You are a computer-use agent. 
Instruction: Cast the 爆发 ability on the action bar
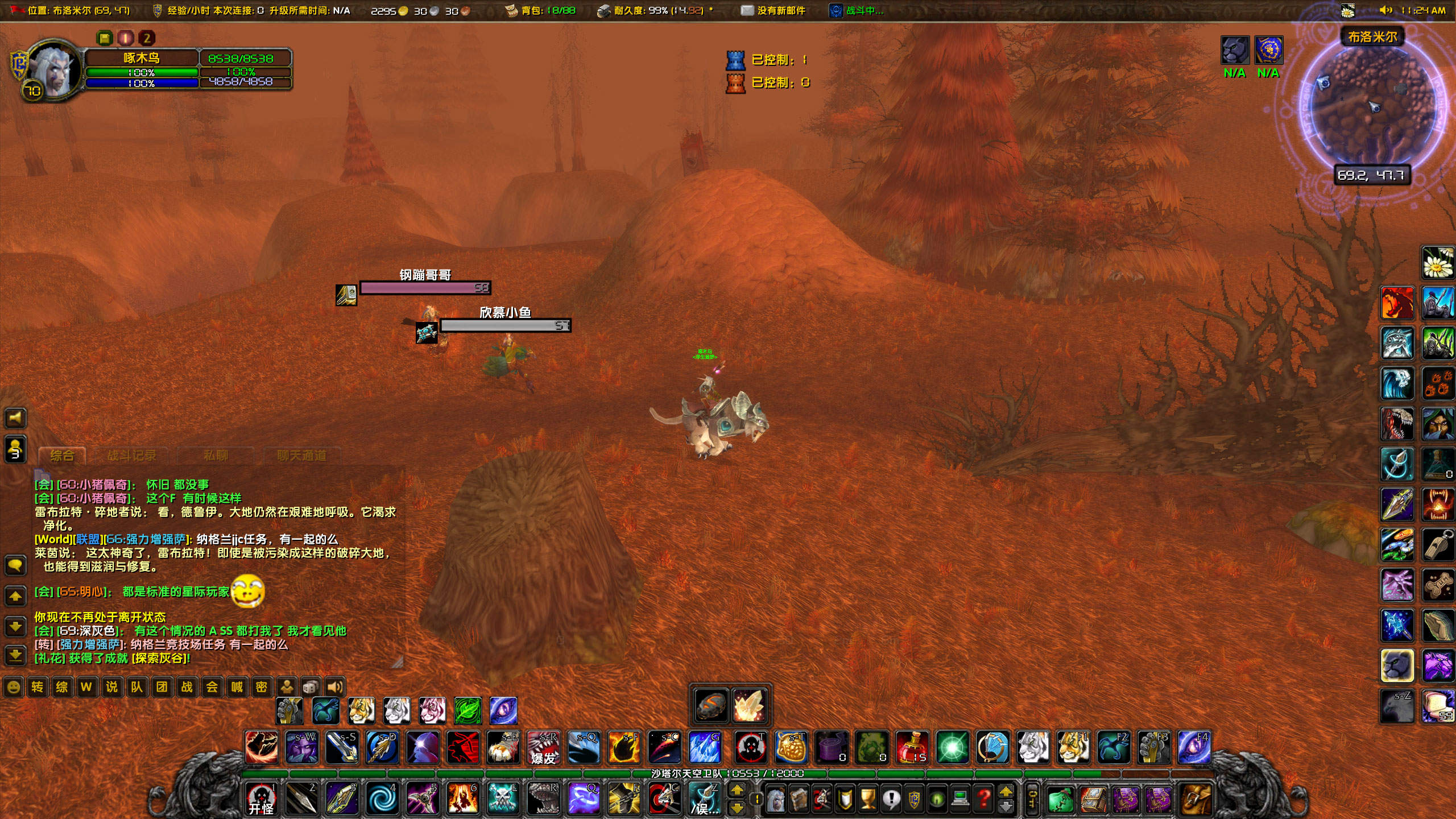[x=544, y=750]
